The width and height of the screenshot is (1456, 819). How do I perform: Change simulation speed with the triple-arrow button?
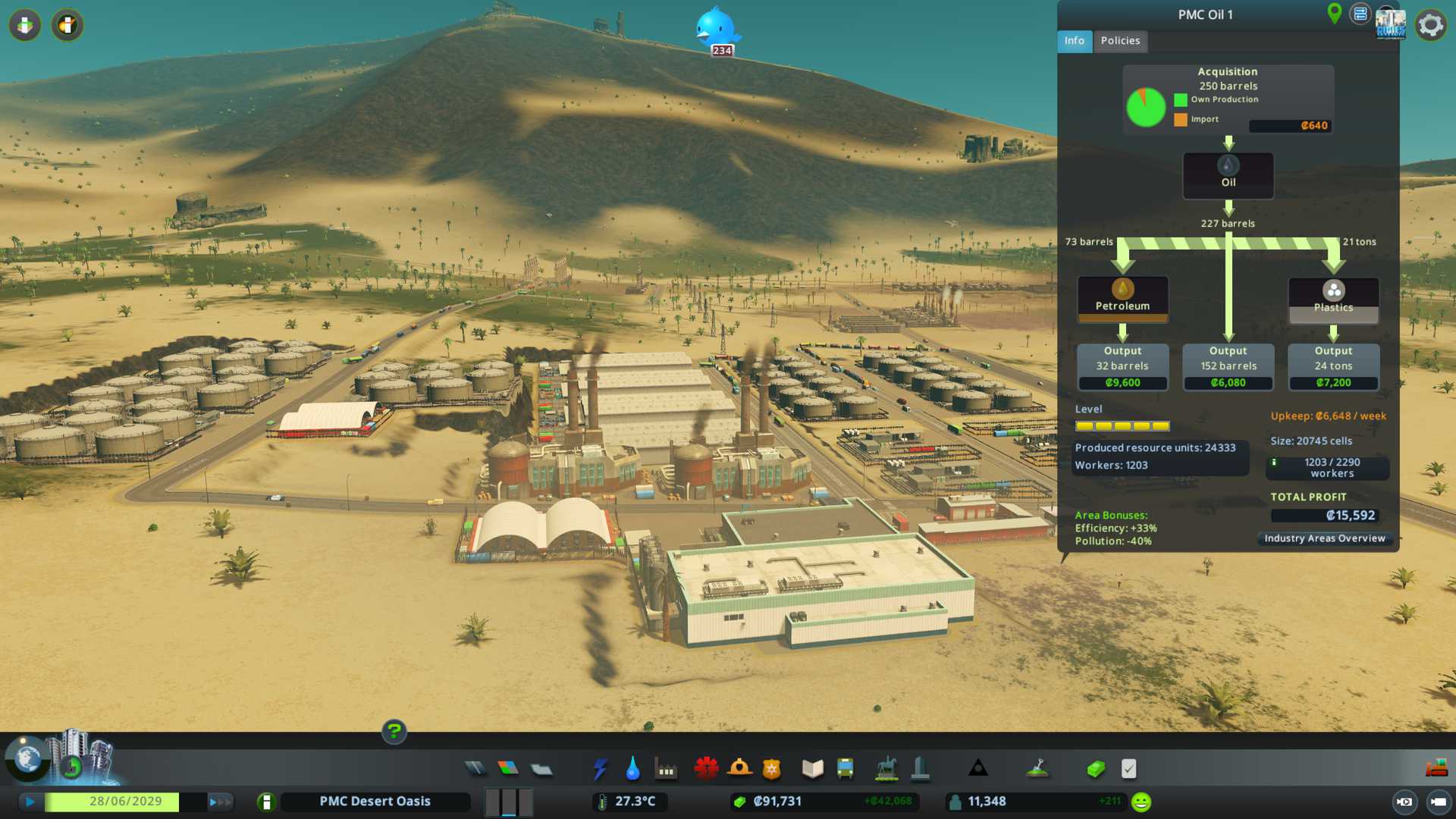(220, 802)
